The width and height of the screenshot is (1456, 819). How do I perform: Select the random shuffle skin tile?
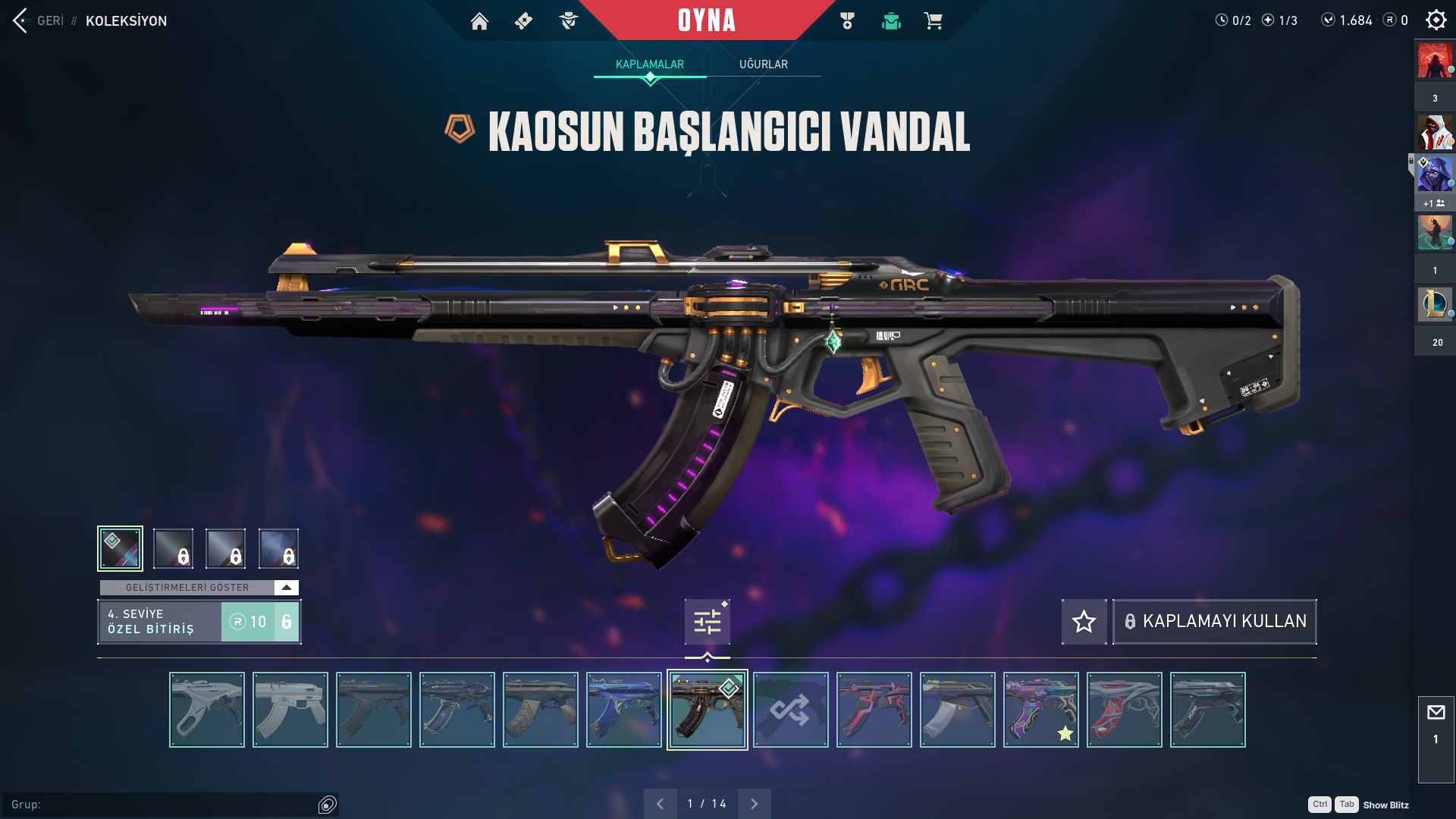point(790,710)
